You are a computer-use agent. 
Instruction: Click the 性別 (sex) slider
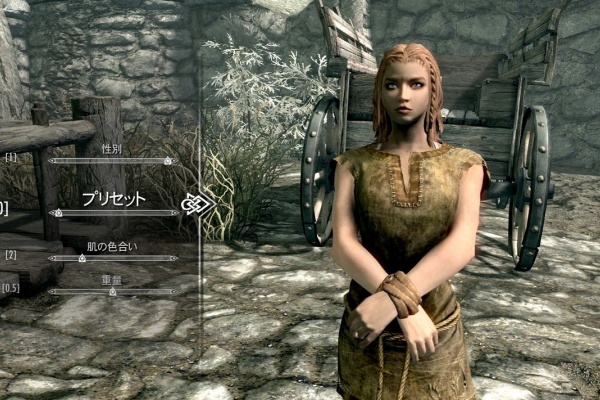click(113, 160)
